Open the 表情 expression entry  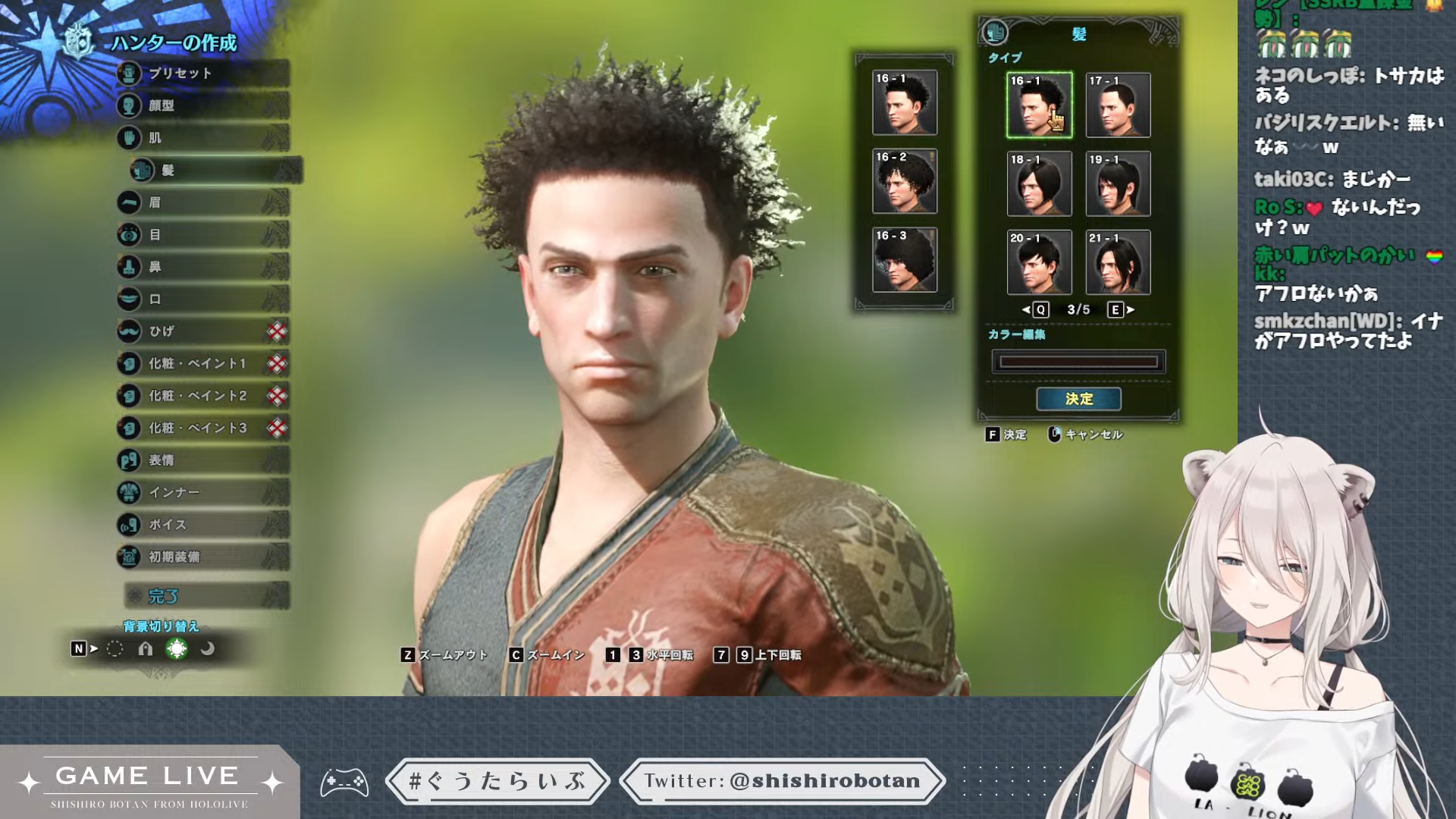(202, 460)
